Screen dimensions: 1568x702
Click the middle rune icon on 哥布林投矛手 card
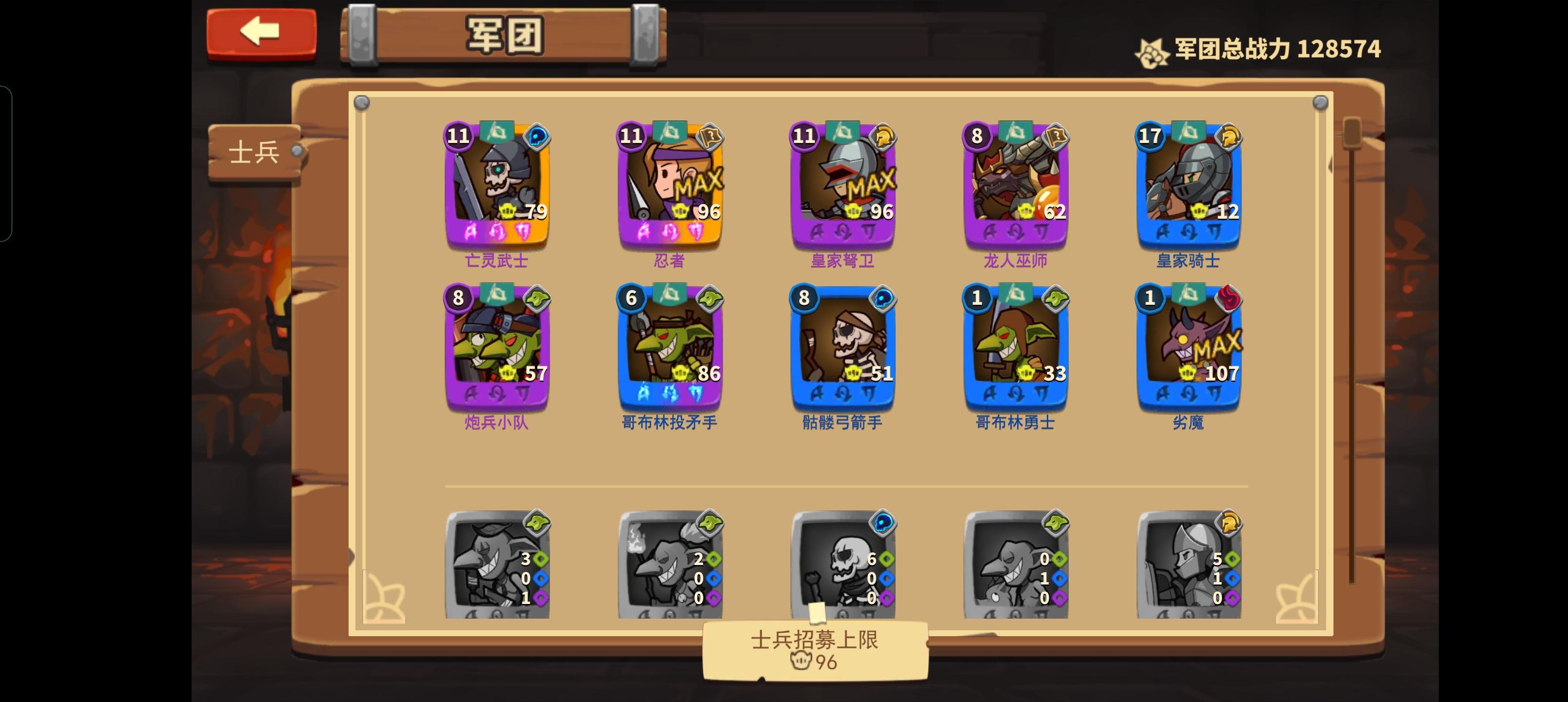tap(668, 393)
